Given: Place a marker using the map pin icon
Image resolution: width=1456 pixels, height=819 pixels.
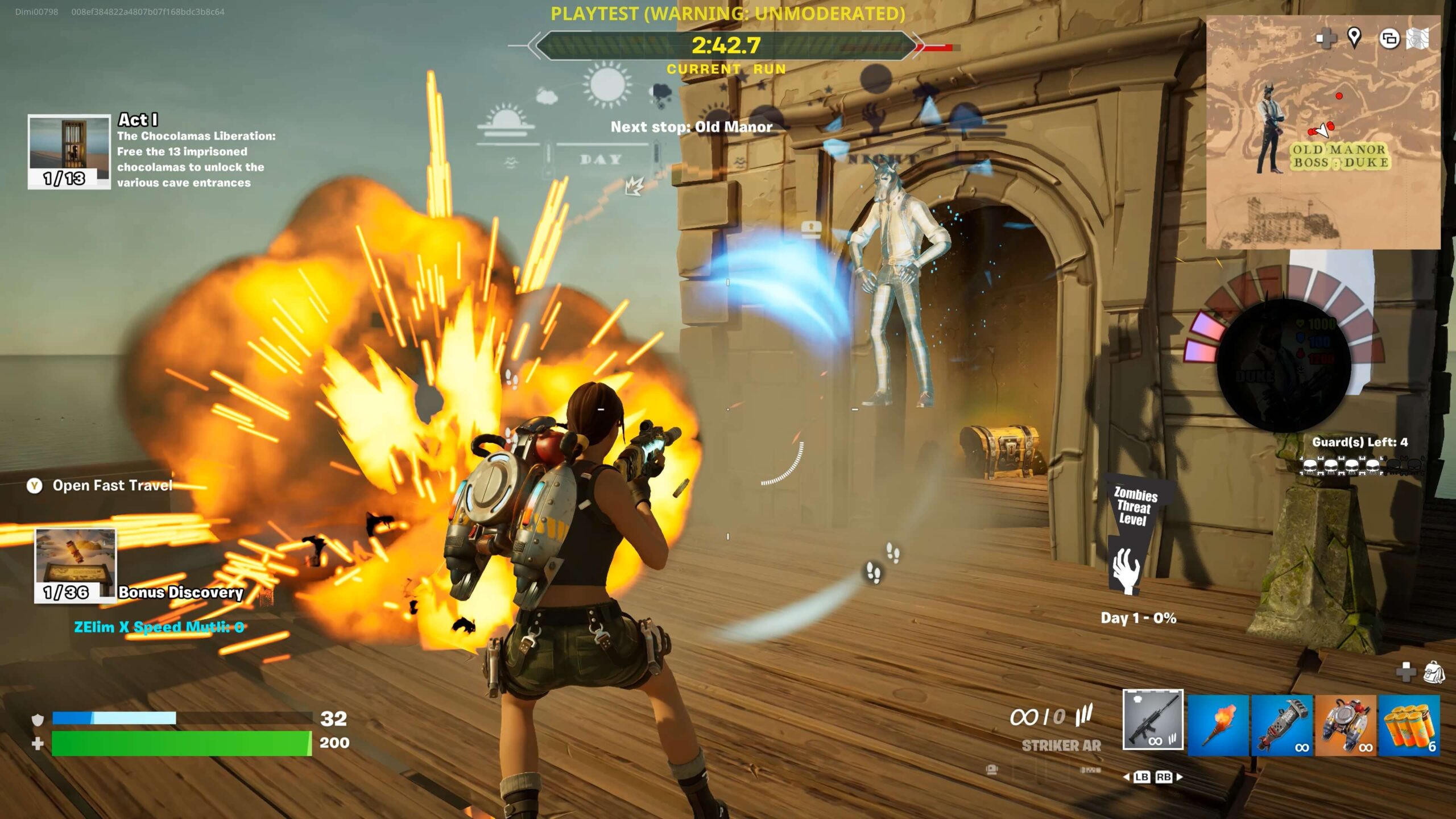Looking at the screenshot, I should pyautogui.click(x=1354, y=38).
